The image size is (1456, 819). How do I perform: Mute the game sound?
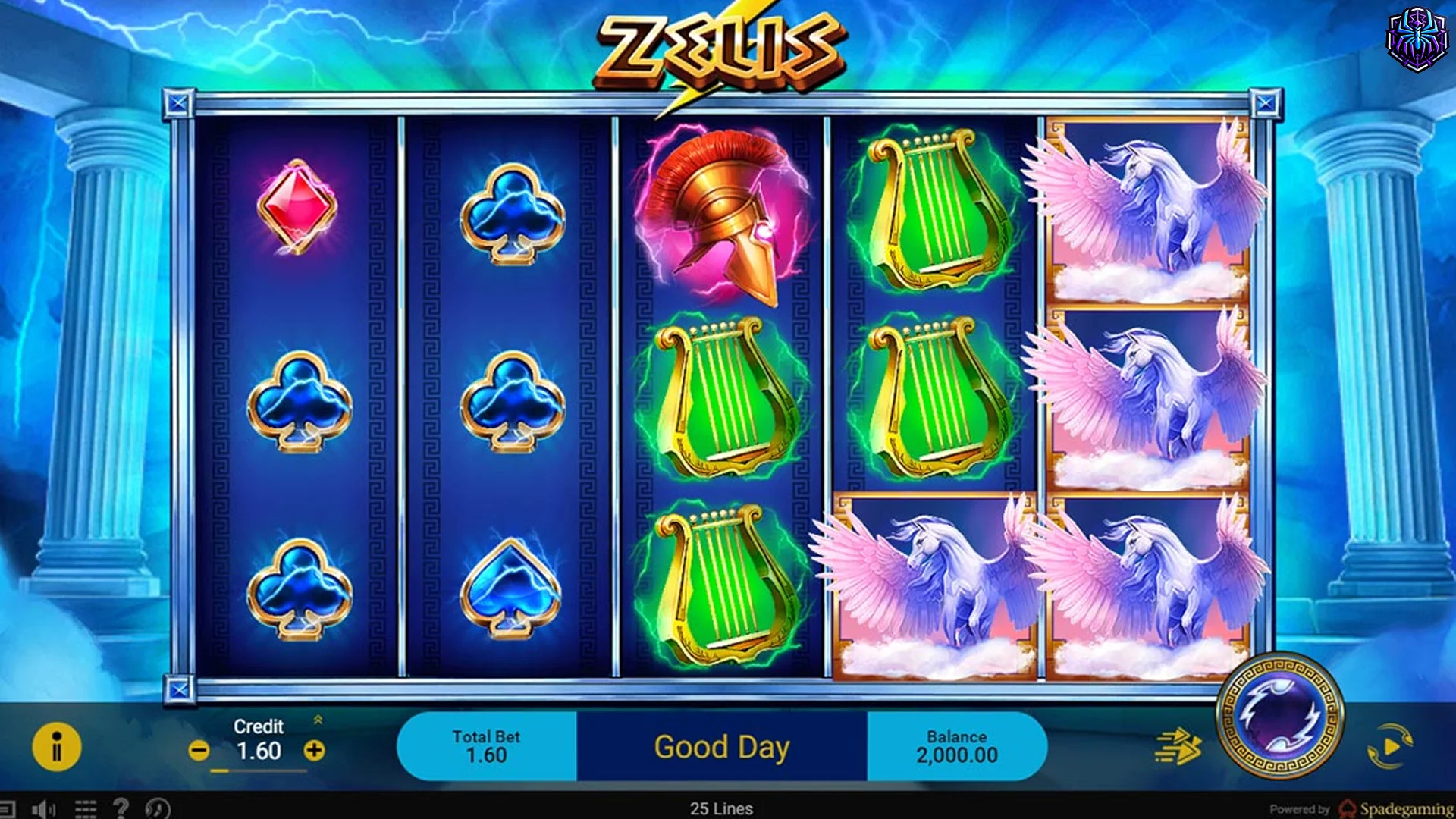[43, 808]
